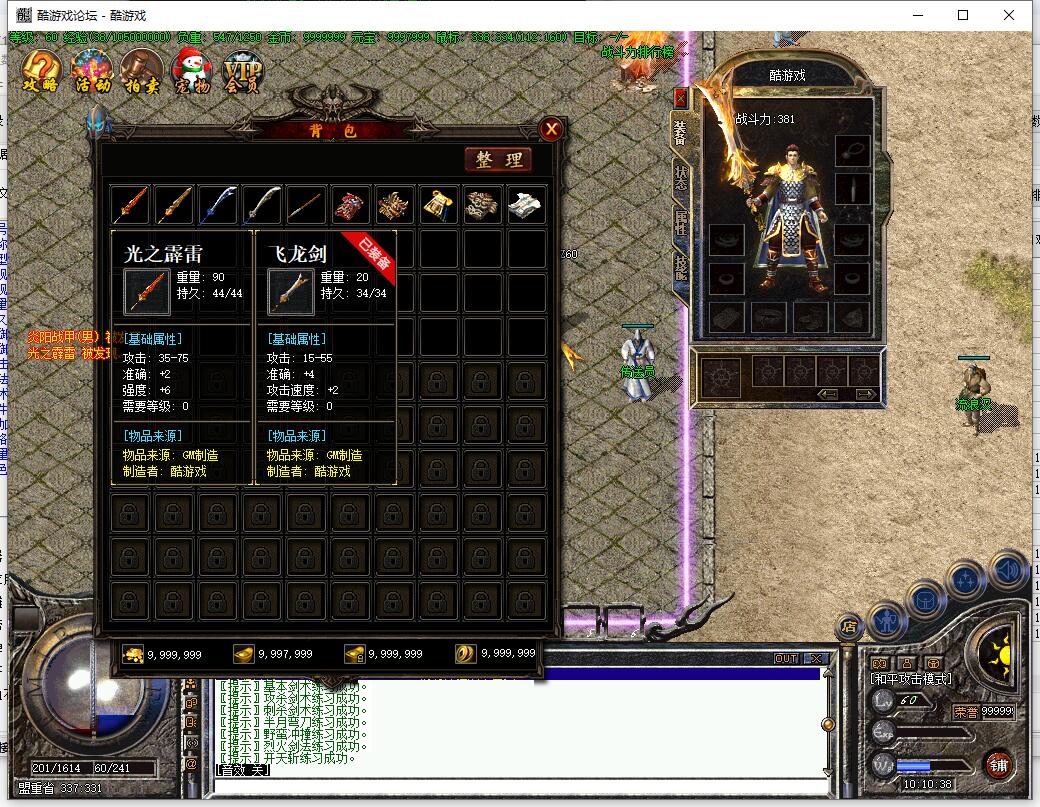Open the 铺 stall red button

point(997,764)
